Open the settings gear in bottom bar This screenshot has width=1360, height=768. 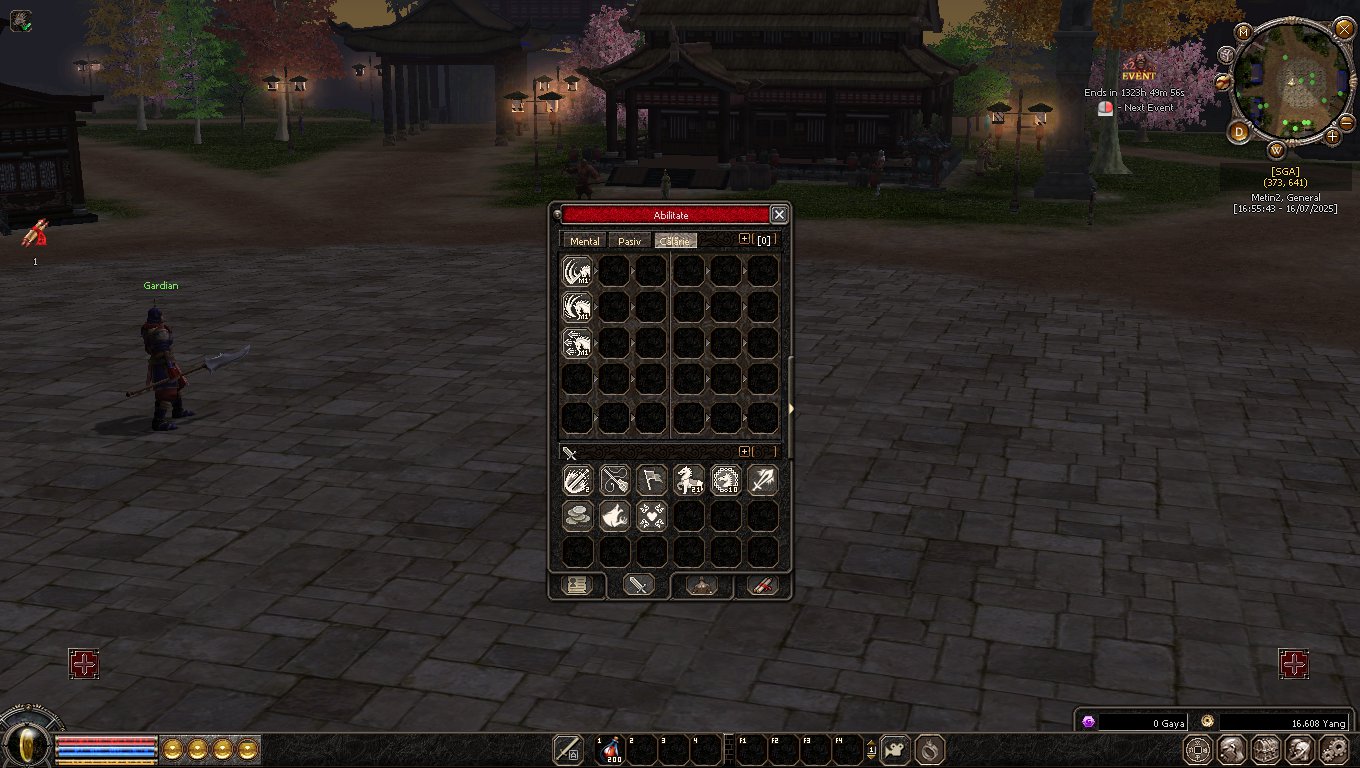coord(1335,749)
